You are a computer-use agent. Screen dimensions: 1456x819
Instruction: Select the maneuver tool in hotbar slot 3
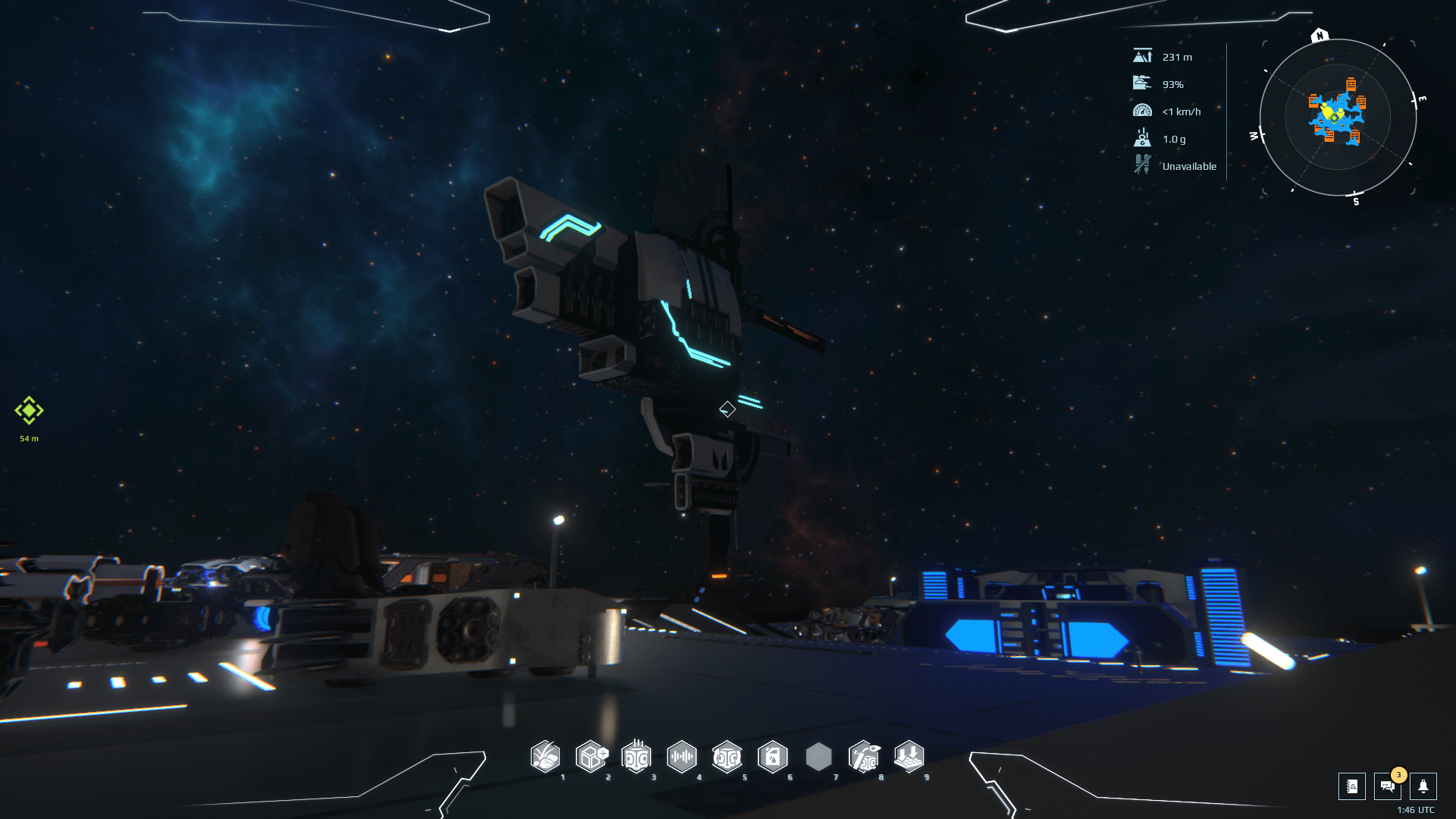[x=638, y=758]
